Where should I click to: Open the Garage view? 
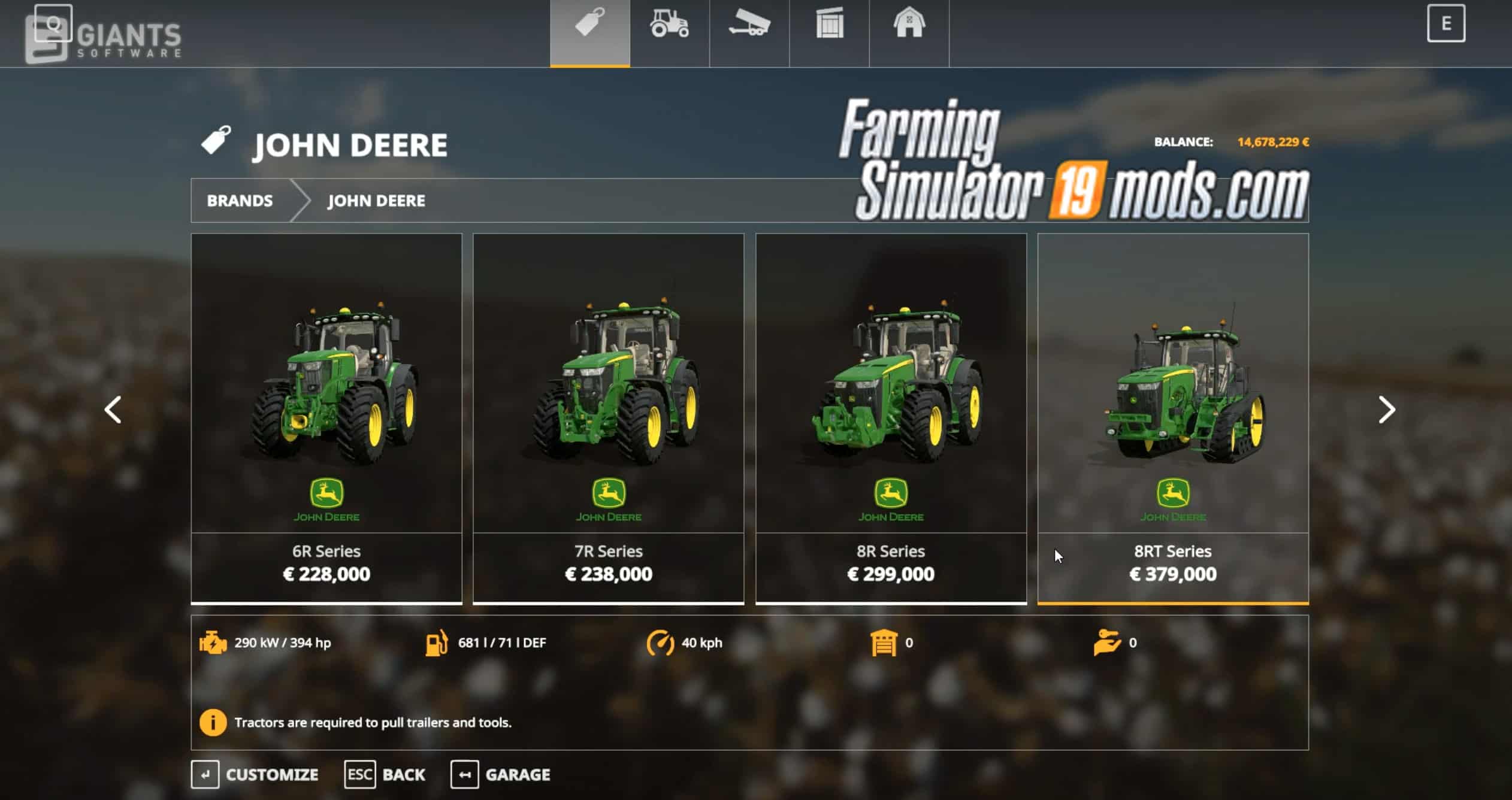pos(501,774)
